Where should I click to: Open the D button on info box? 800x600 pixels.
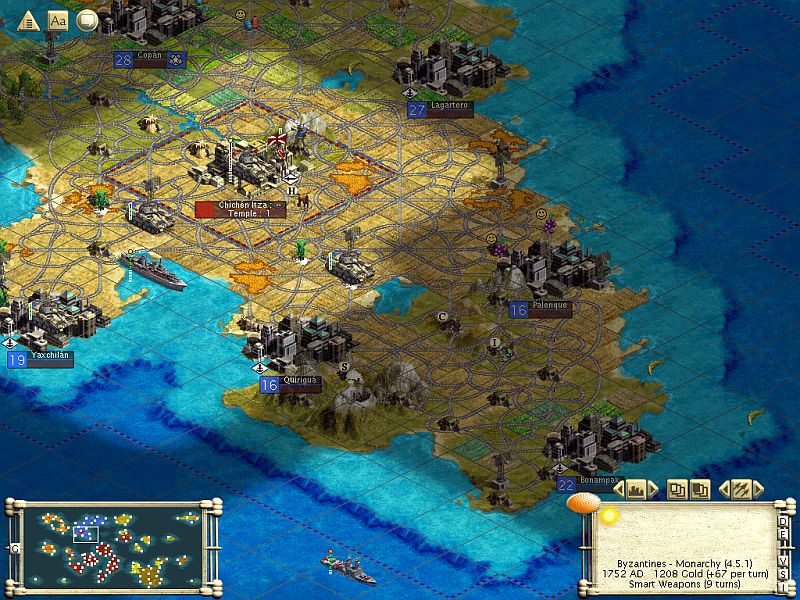tap(784, 522)
